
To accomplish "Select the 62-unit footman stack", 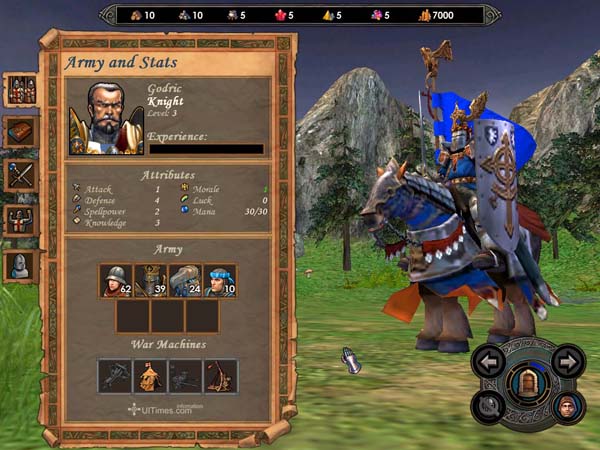I will point(116,281).
